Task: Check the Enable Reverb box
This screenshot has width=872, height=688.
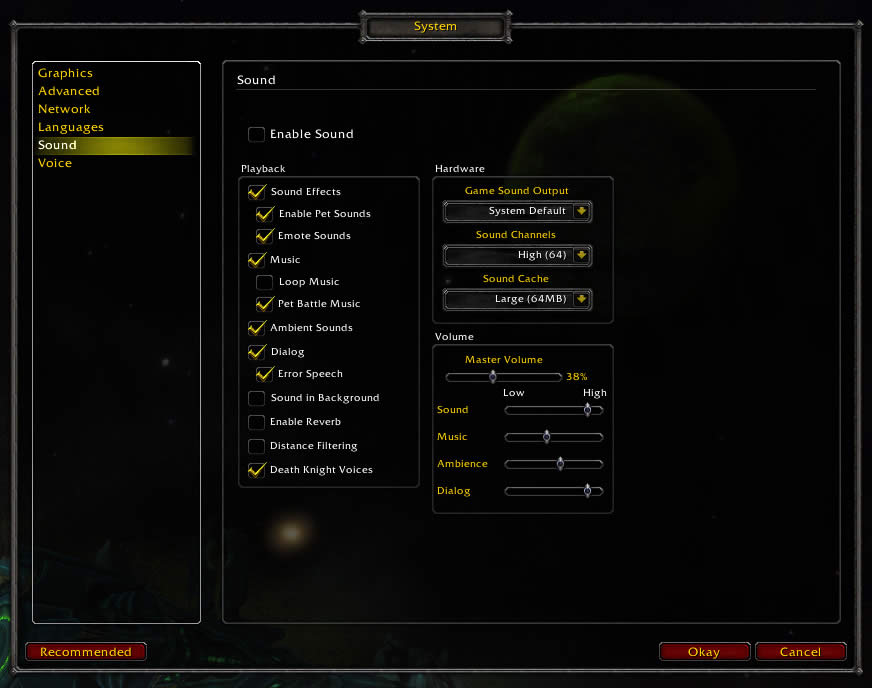Action: (x=257, y=422)
